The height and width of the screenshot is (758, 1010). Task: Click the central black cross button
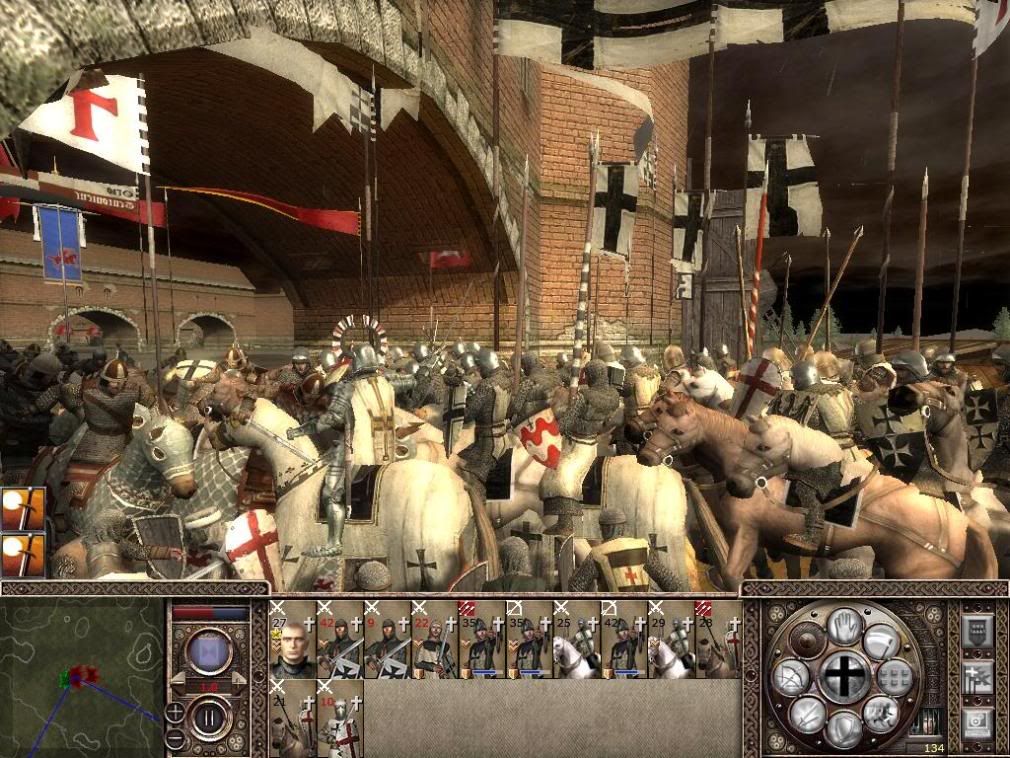point(845,677)
